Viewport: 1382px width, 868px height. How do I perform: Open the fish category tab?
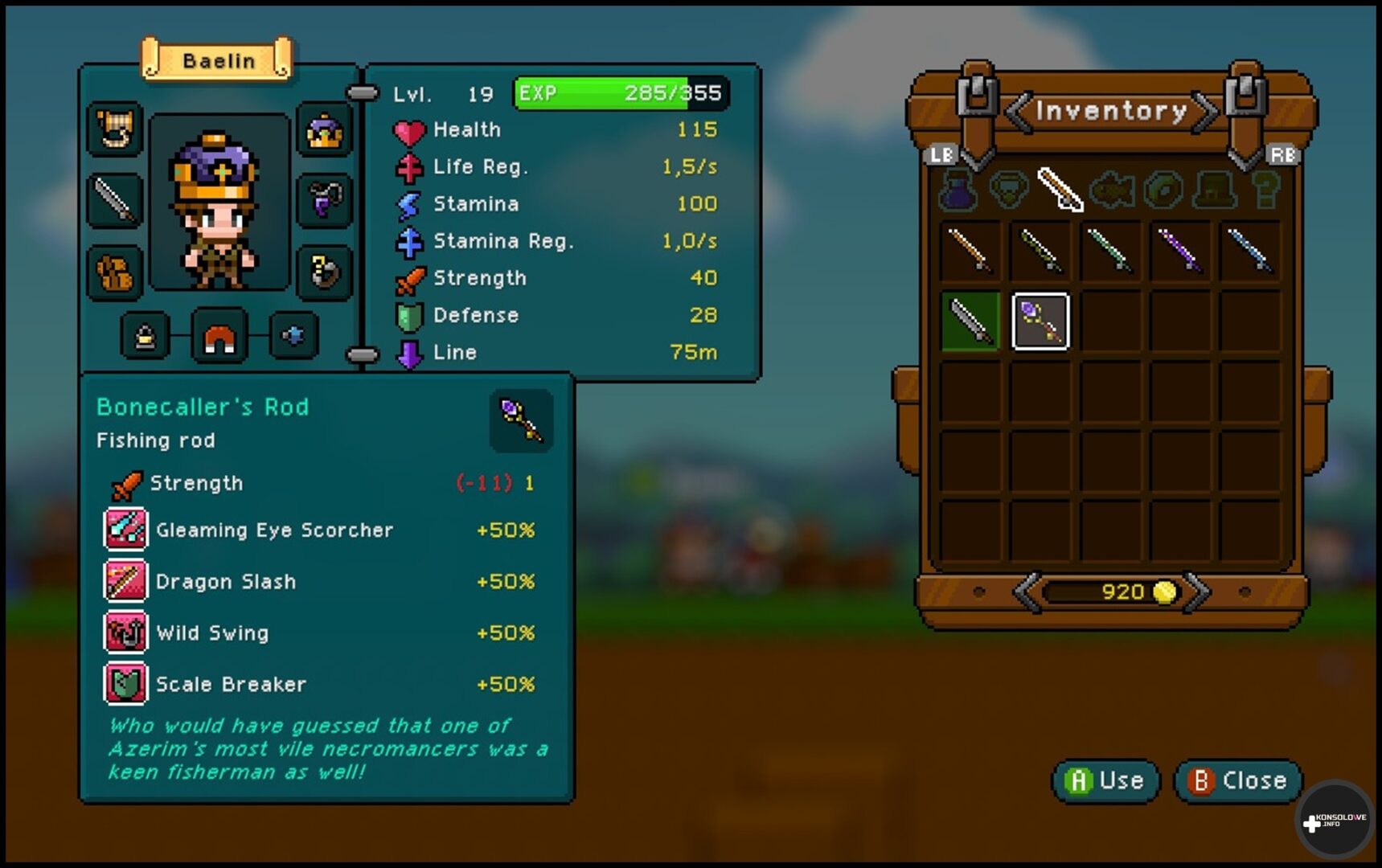click(1112, 190)
